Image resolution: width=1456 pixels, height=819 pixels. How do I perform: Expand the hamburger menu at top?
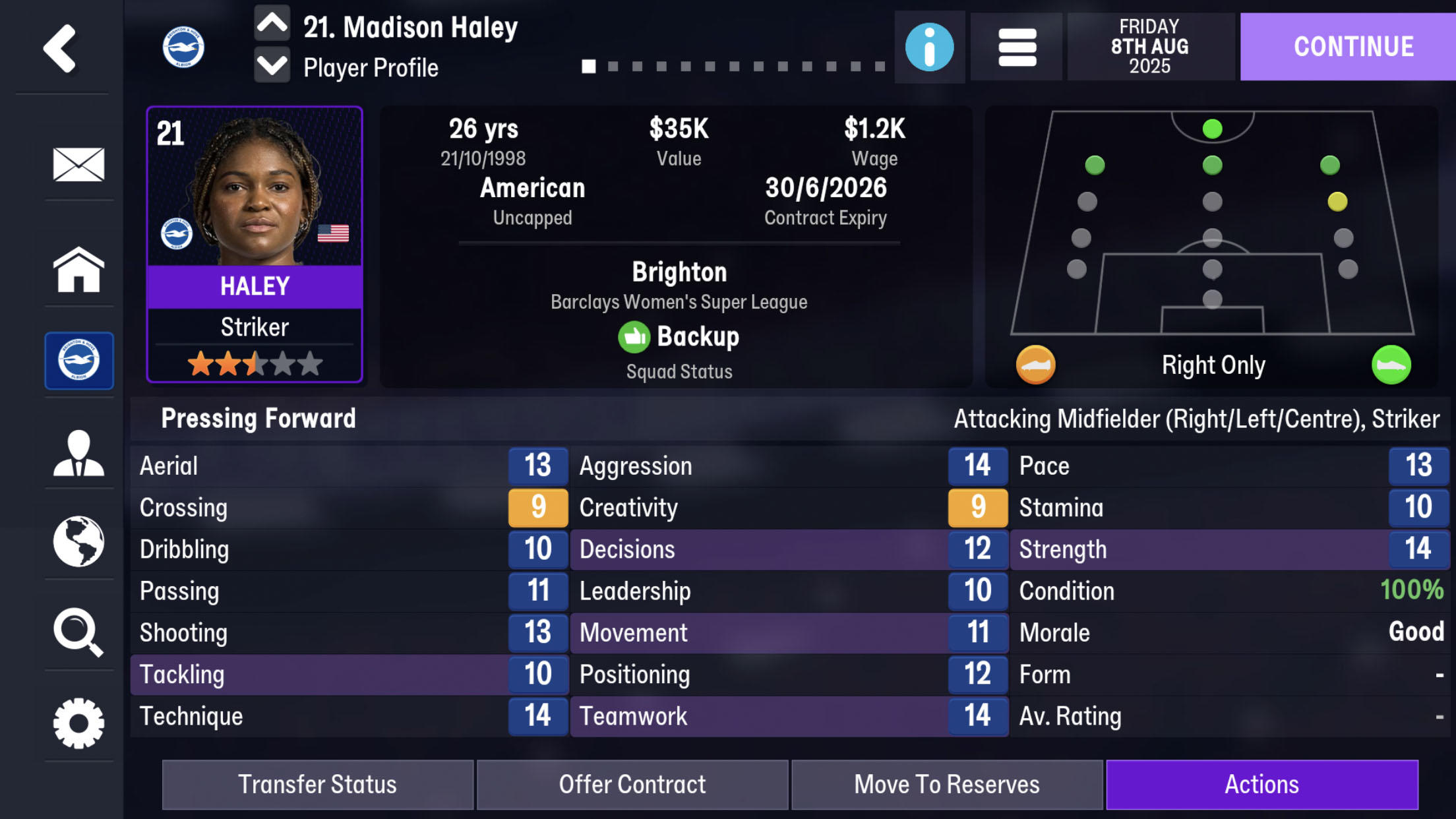(1016, 47)
